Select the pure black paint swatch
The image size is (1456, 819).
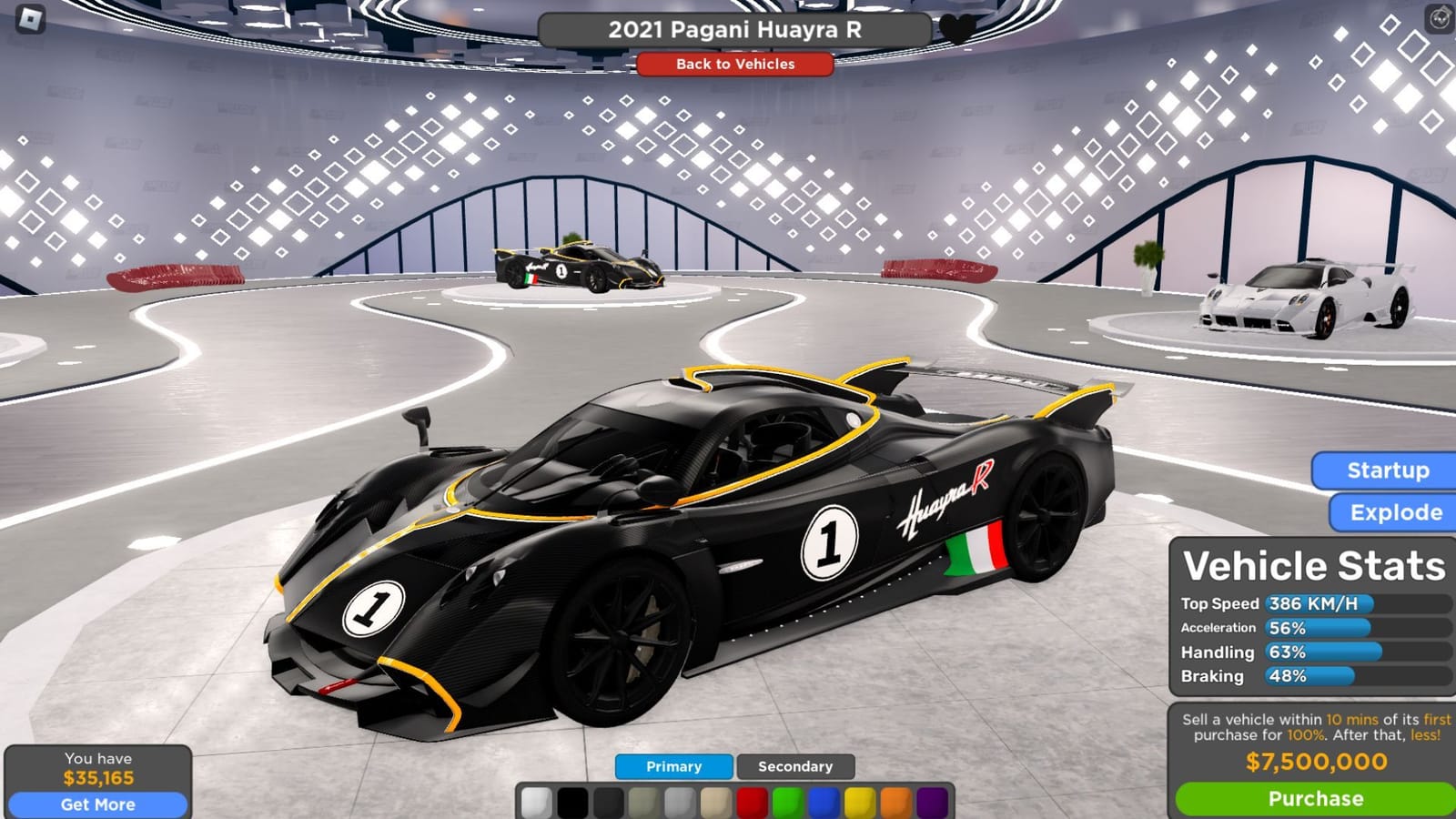pos(573,801)
